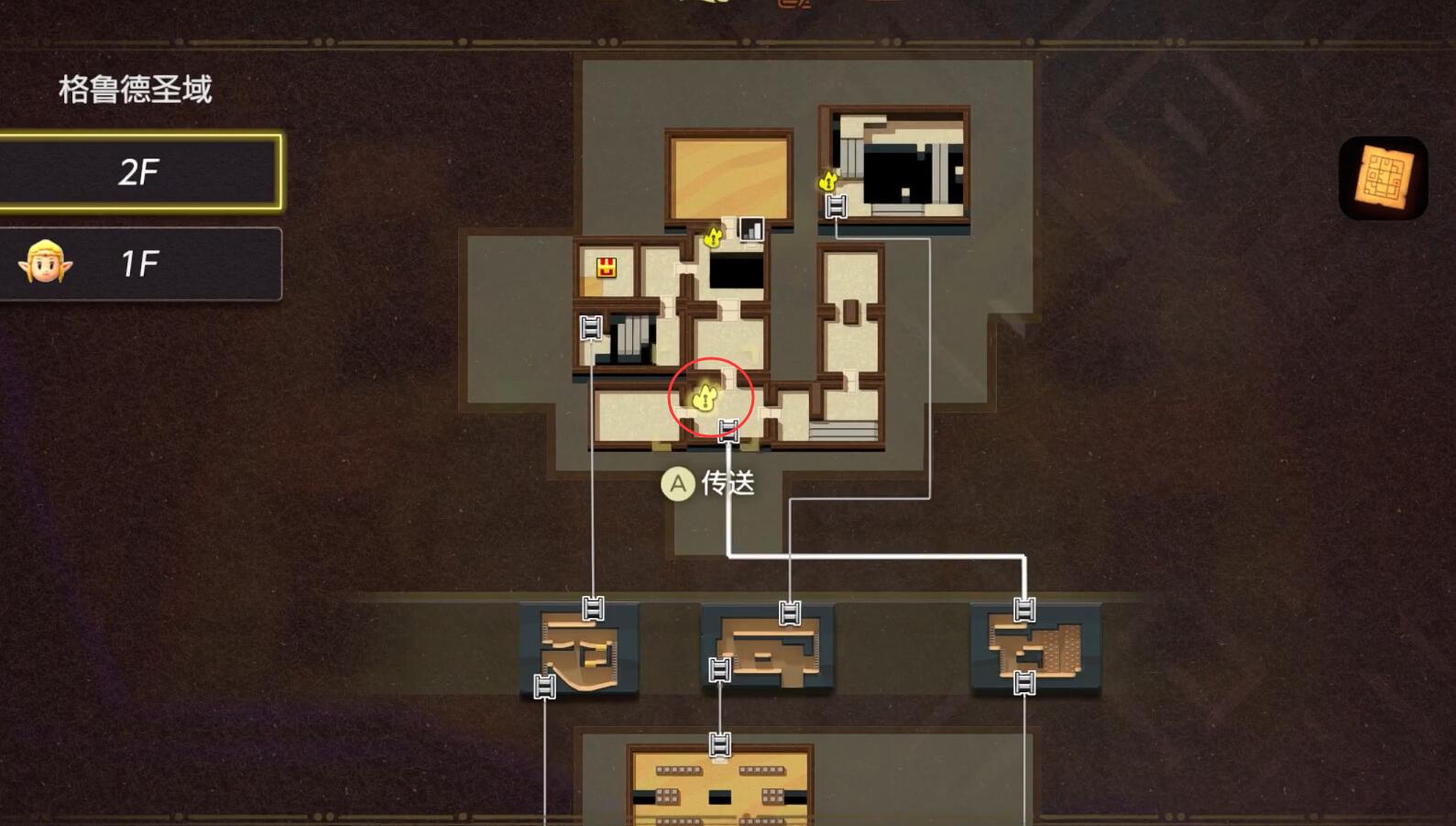The width and height of the screenshot is (1456, 826).
Task: Switch to the 2F floor tab
Action: click(x=139, y=172)
